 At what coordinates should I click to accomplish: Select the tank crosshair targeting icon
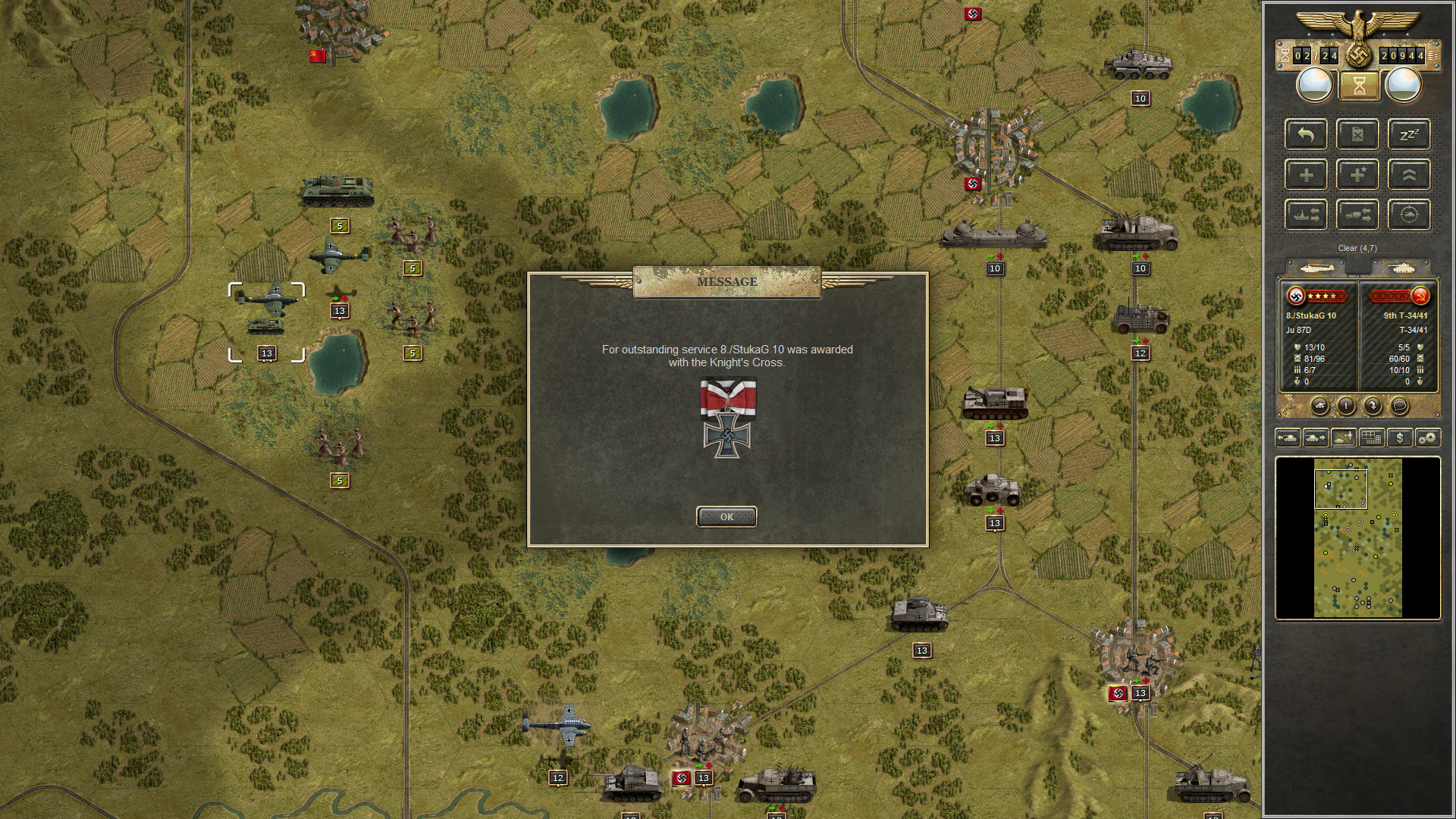(1408, 215)
